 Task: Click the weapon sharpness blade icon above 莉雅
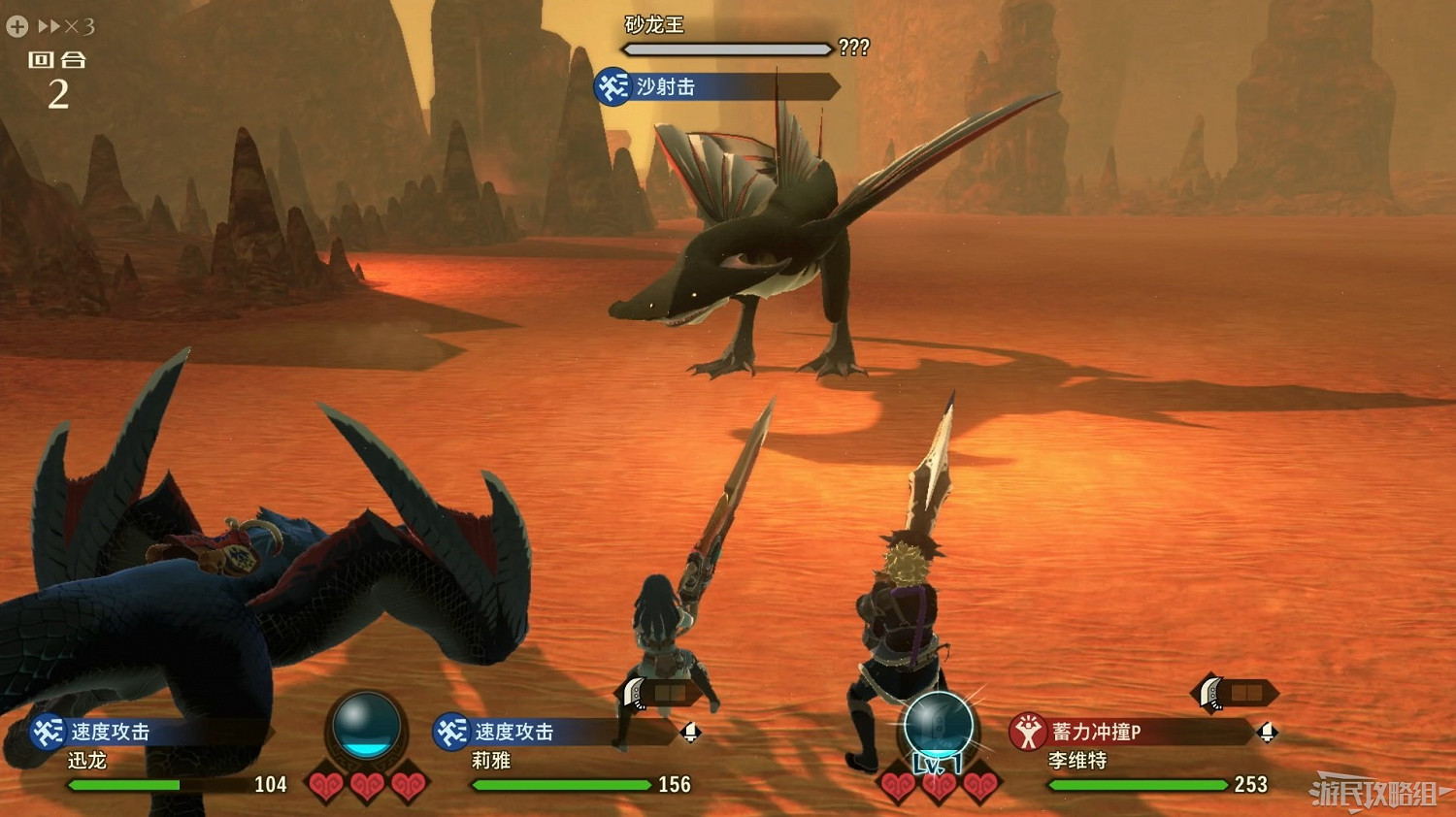[631, 693]
